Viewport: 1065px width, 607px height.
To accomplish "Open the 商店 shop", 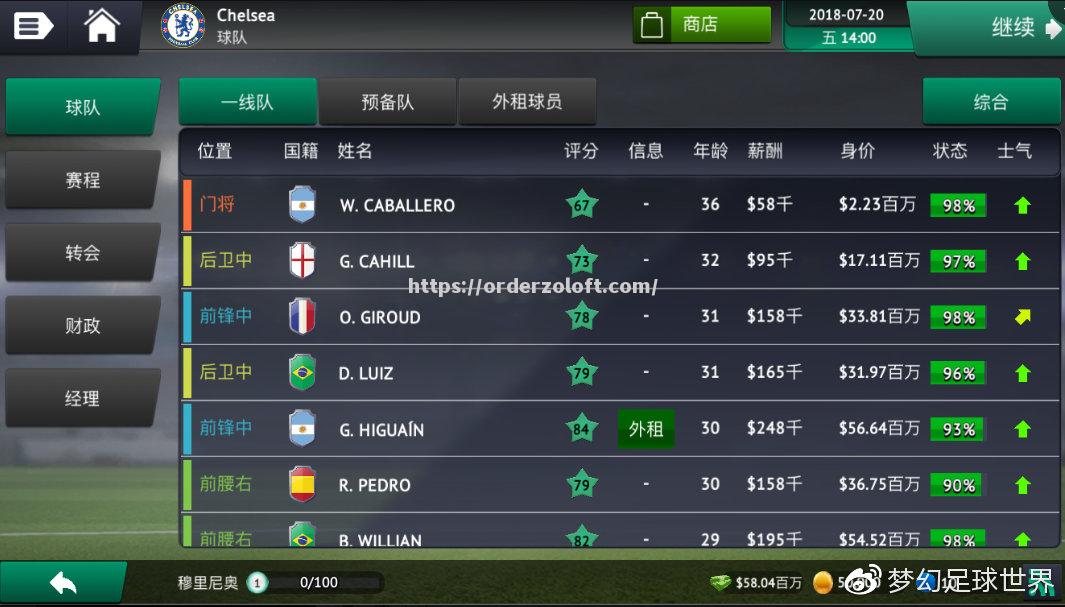I will [x=701, y=25].
